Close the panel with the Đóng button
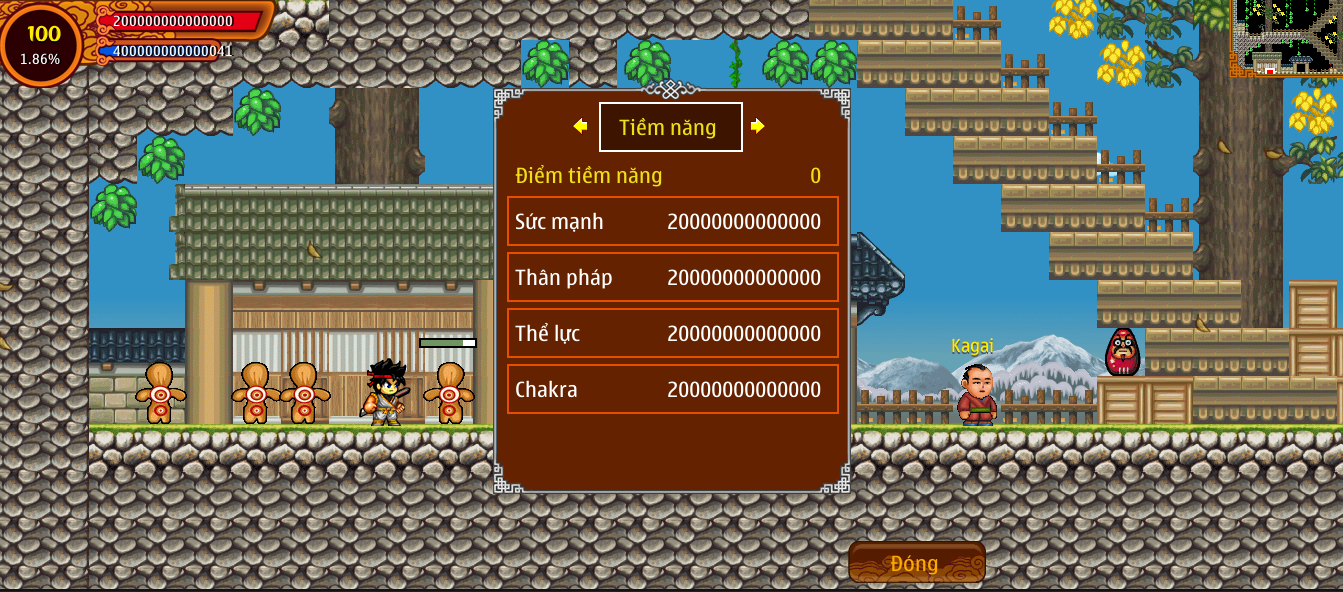This screenshot has width=1343, height=592. pos(916,563)
